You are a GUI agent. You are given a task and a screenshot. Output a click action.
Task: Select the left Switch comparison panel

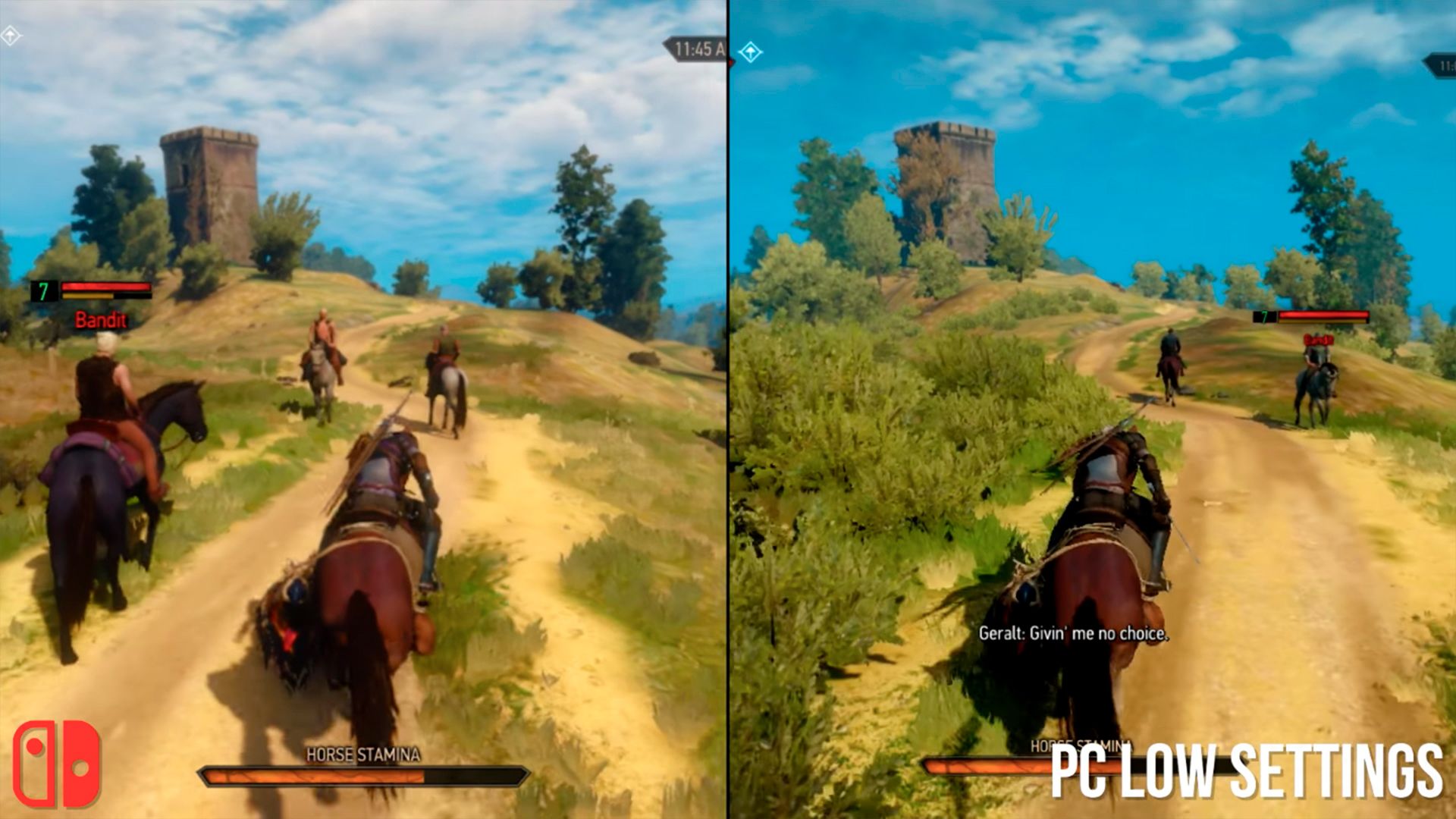coord(364,409)
